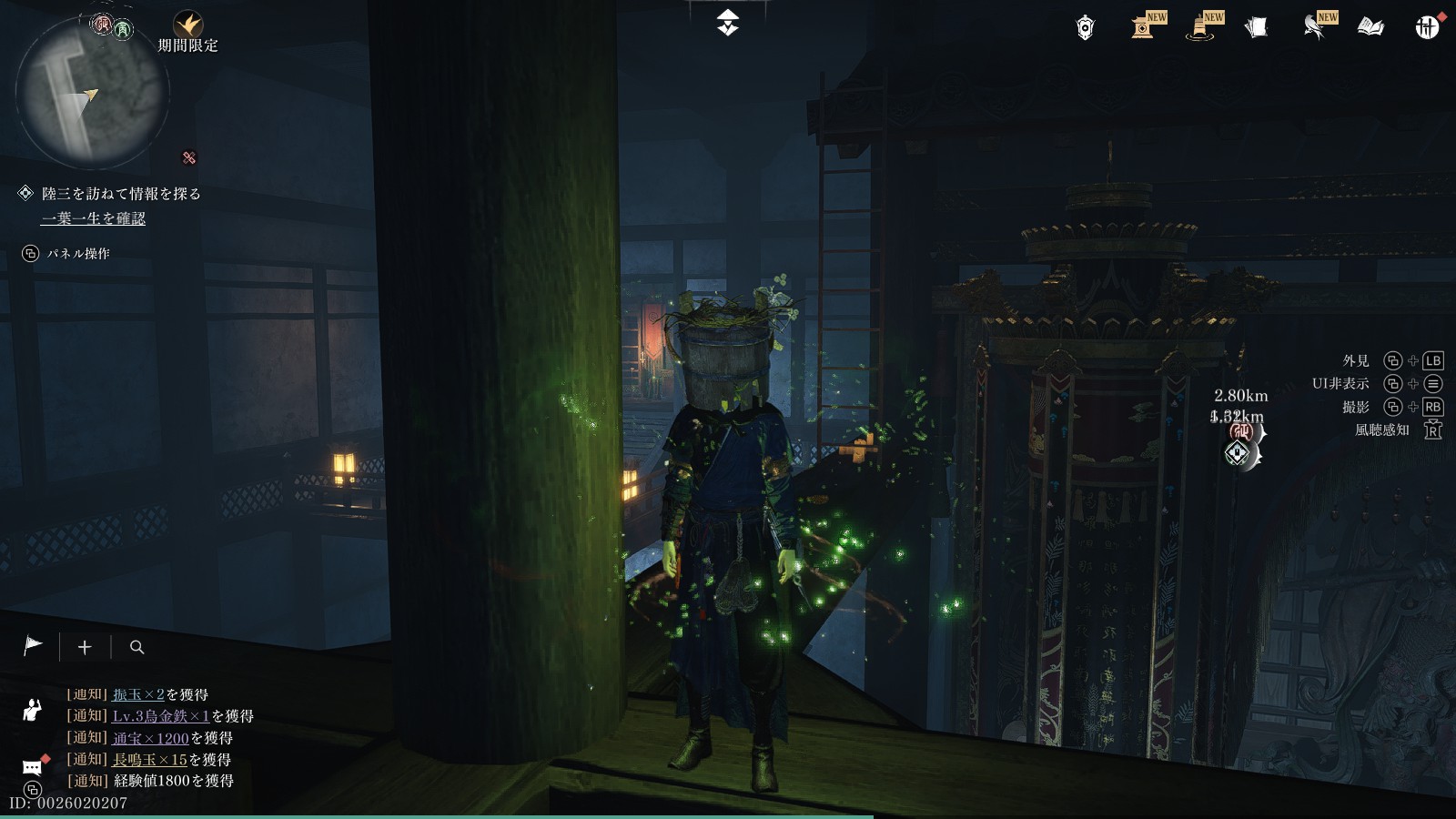This screenshot has width=1456, height=819.
Task: Open the 期間限定 limited-time event icon
Action: [188, 25]
